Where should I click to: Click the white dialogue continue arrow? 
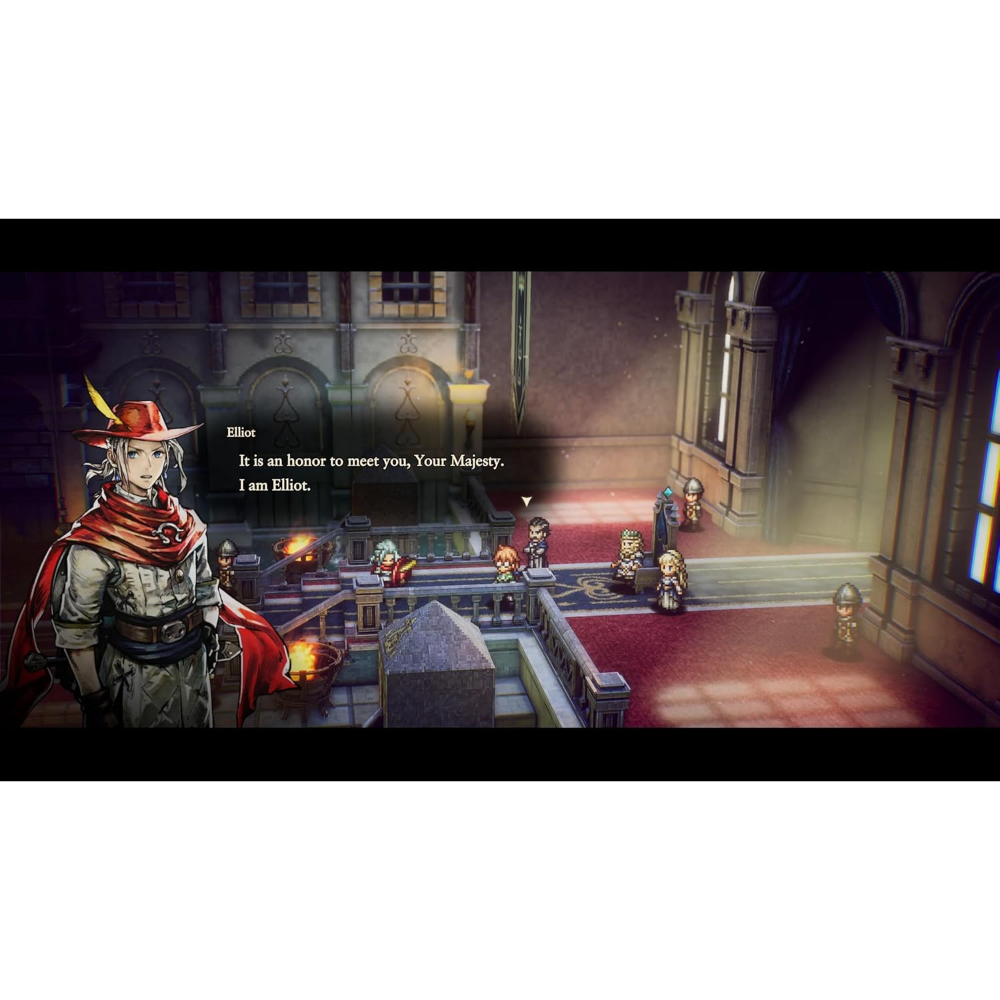(x=526, y=501)
